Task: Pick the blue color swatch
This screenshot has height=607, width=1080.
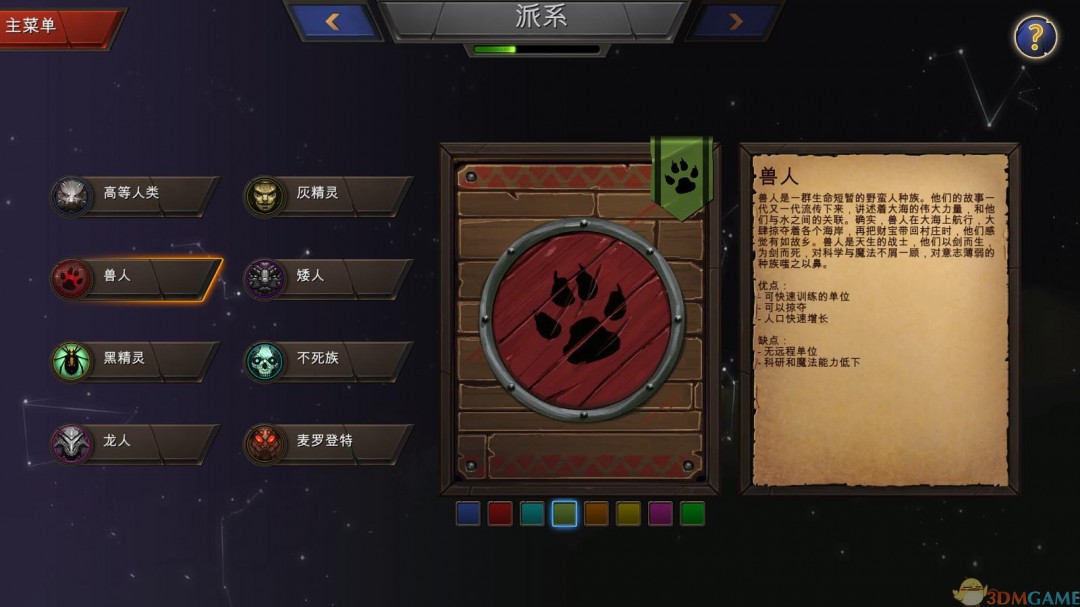Action: [468, 514]
